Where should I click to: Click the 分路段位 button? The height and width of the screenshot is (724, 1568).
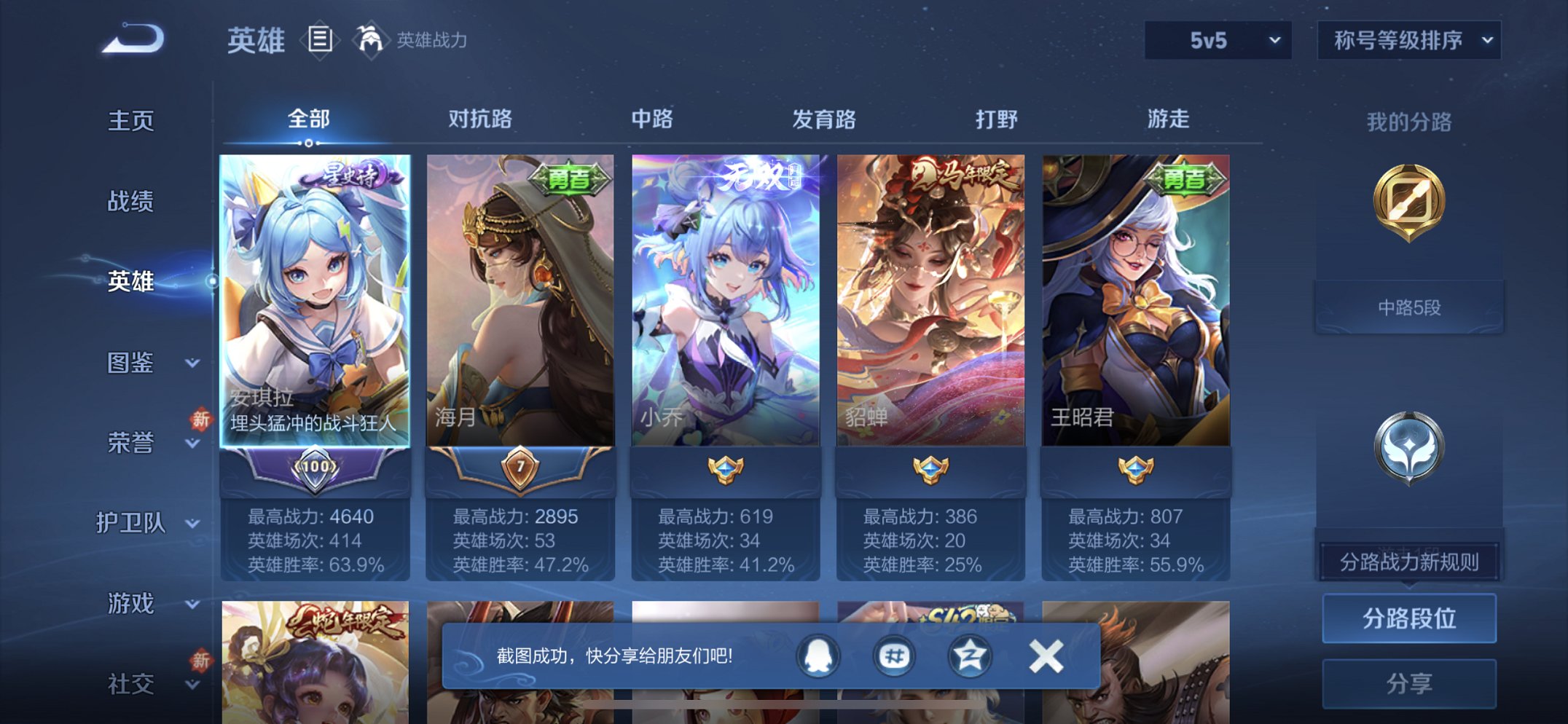[x=1408, y=618]
